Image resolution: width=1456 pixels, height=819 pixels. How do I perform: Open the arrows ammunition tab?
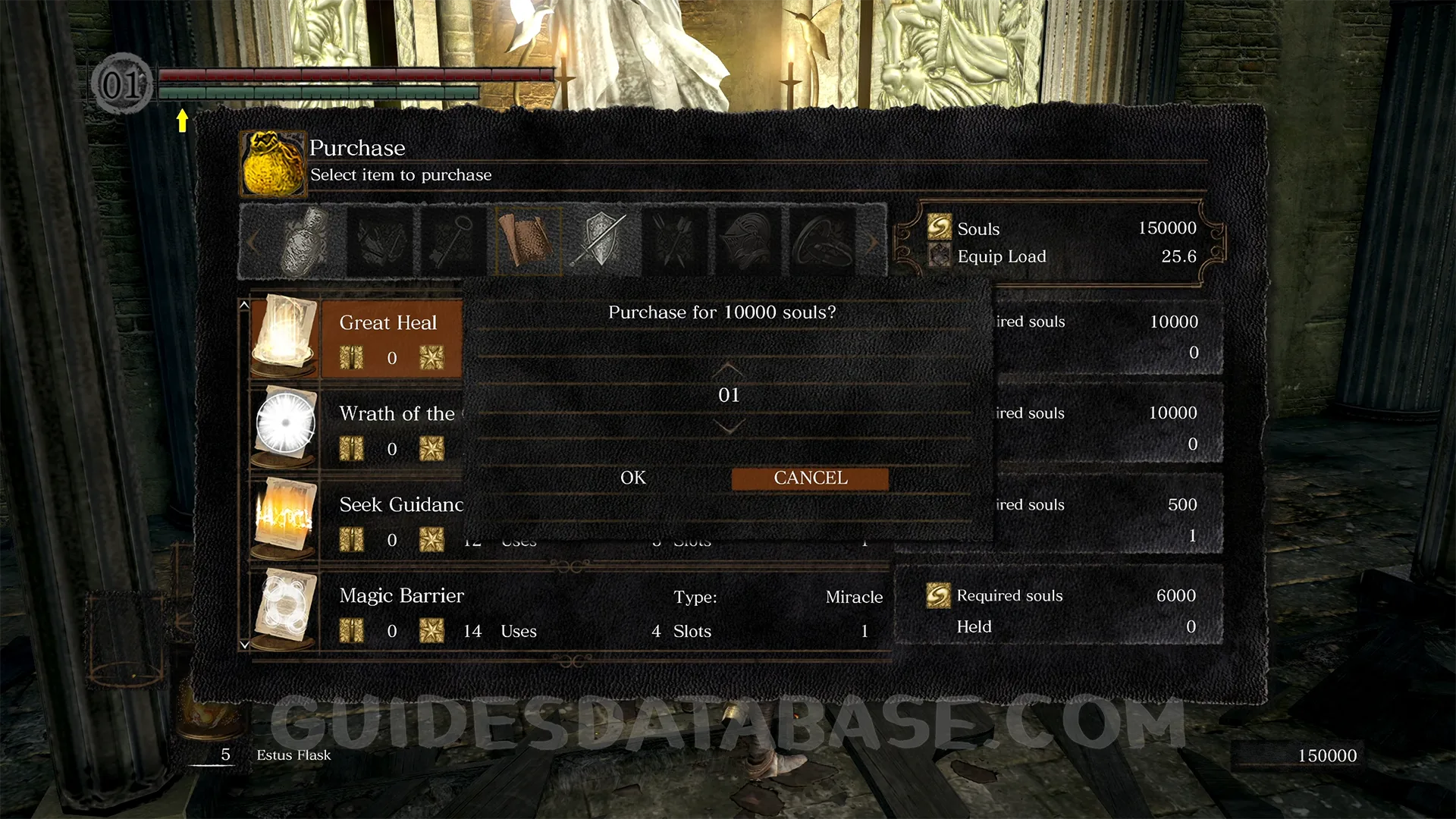point(675,240)
